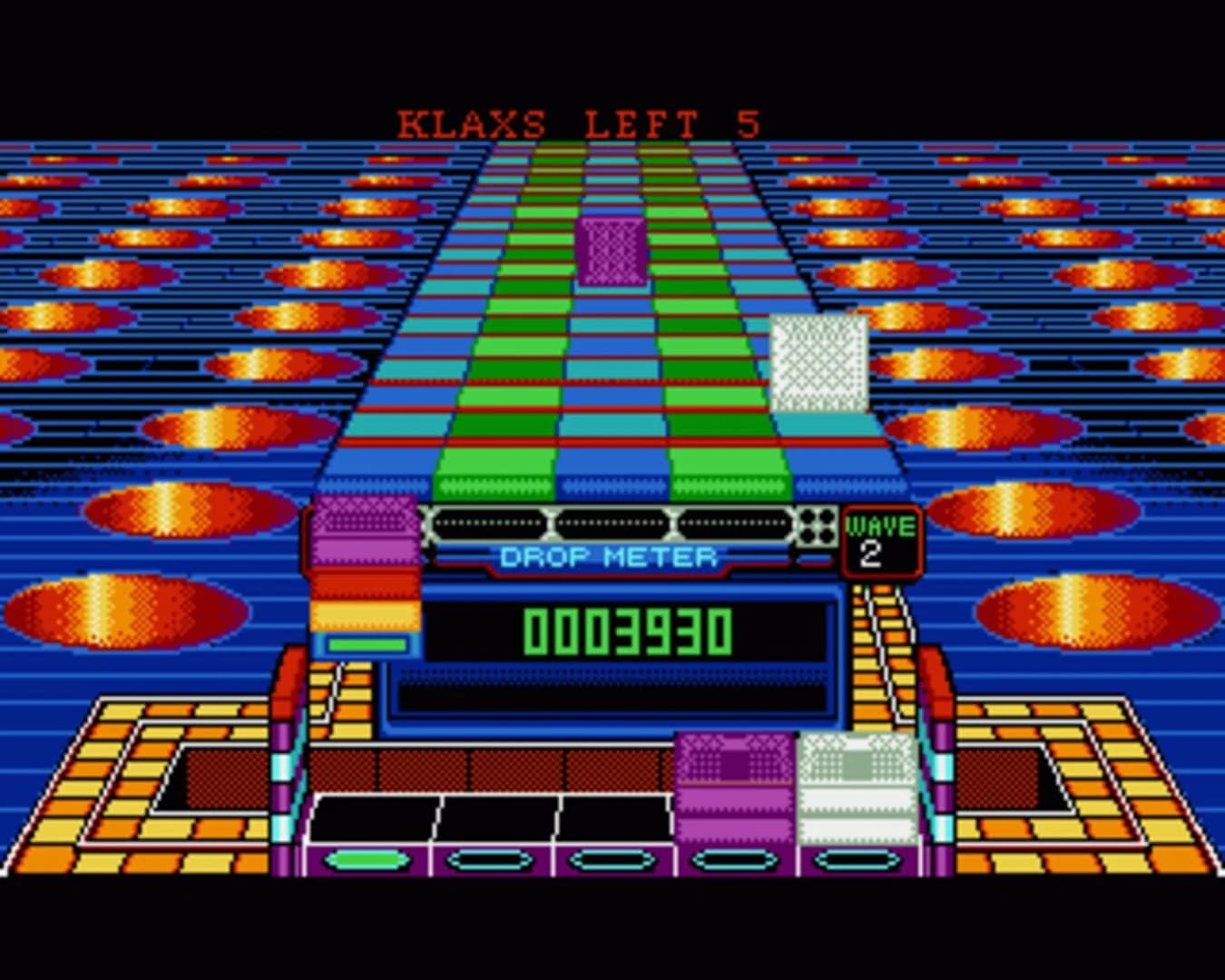Click the four-dot indicator beside the drop meter
Screen dimensions: 1225x980
click(816, 526)
